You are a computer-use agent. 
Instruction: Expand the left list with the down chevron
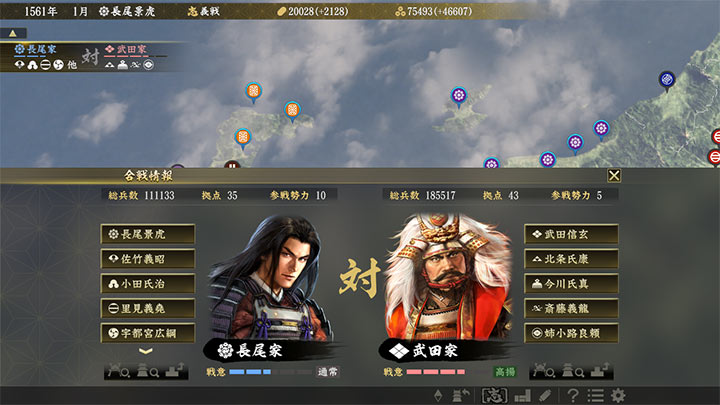point(147,351)
